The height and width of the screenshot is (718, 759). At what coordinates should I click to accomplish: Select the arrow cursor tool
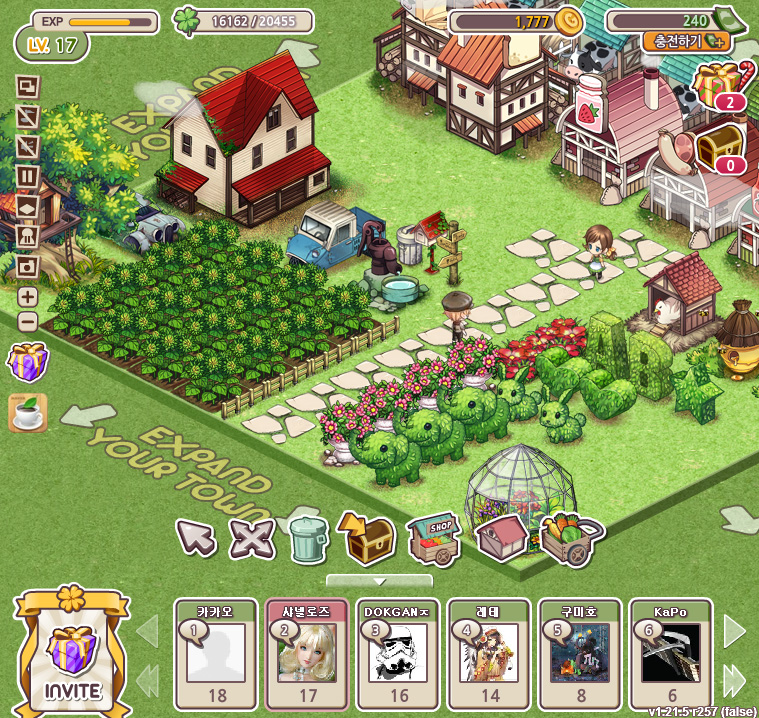196,538
